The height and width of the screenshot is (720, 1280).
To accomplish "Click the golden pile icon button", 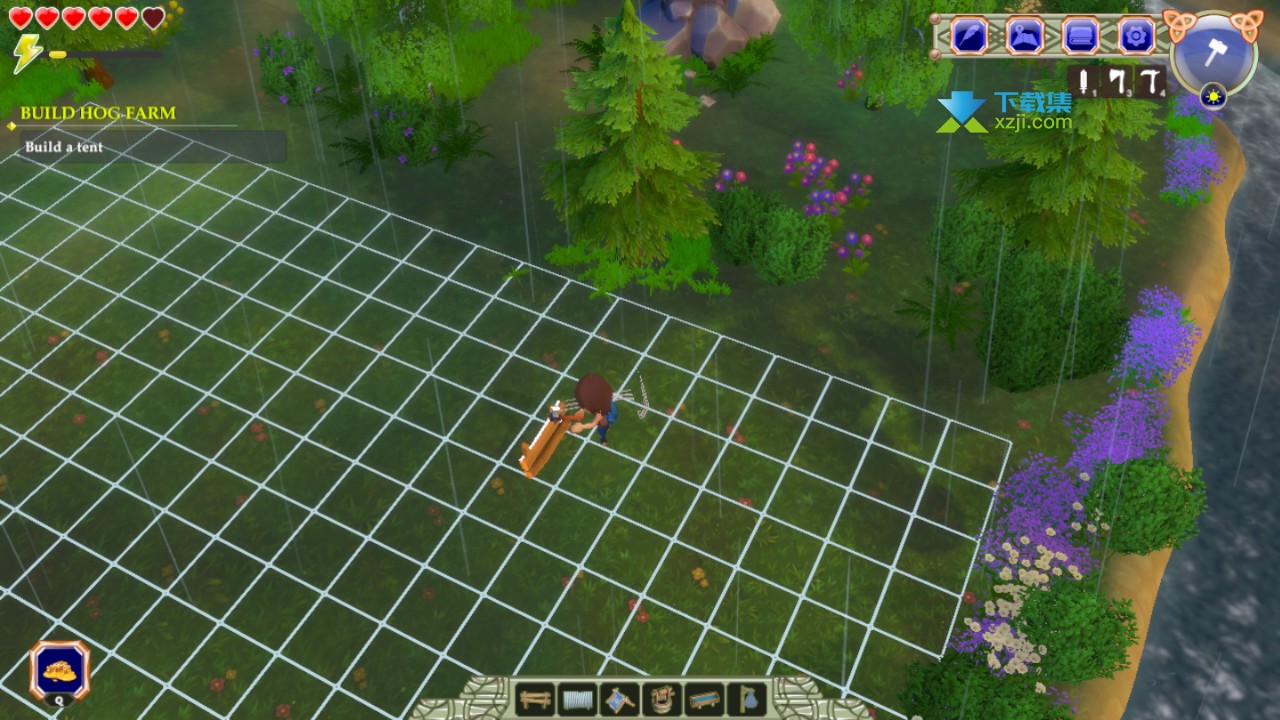I will (59, 670).
